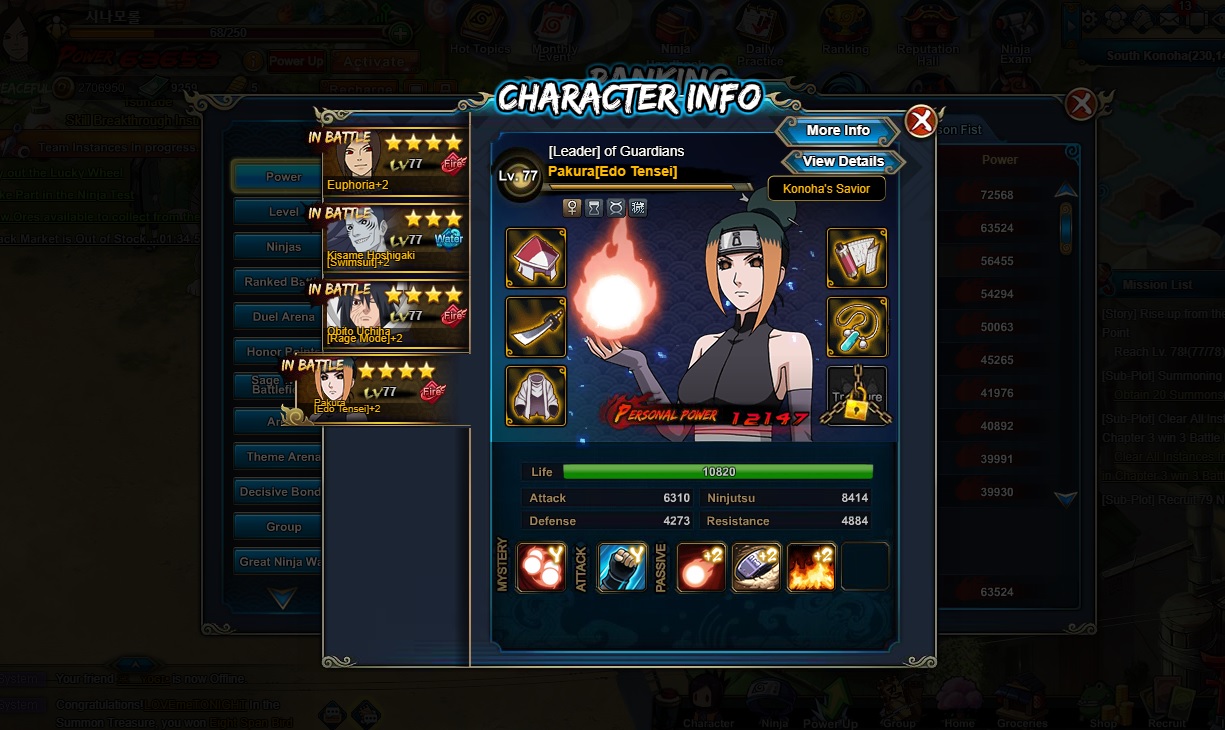
Task: View the Mystery skill icon
Action: (x=541, y=567)
